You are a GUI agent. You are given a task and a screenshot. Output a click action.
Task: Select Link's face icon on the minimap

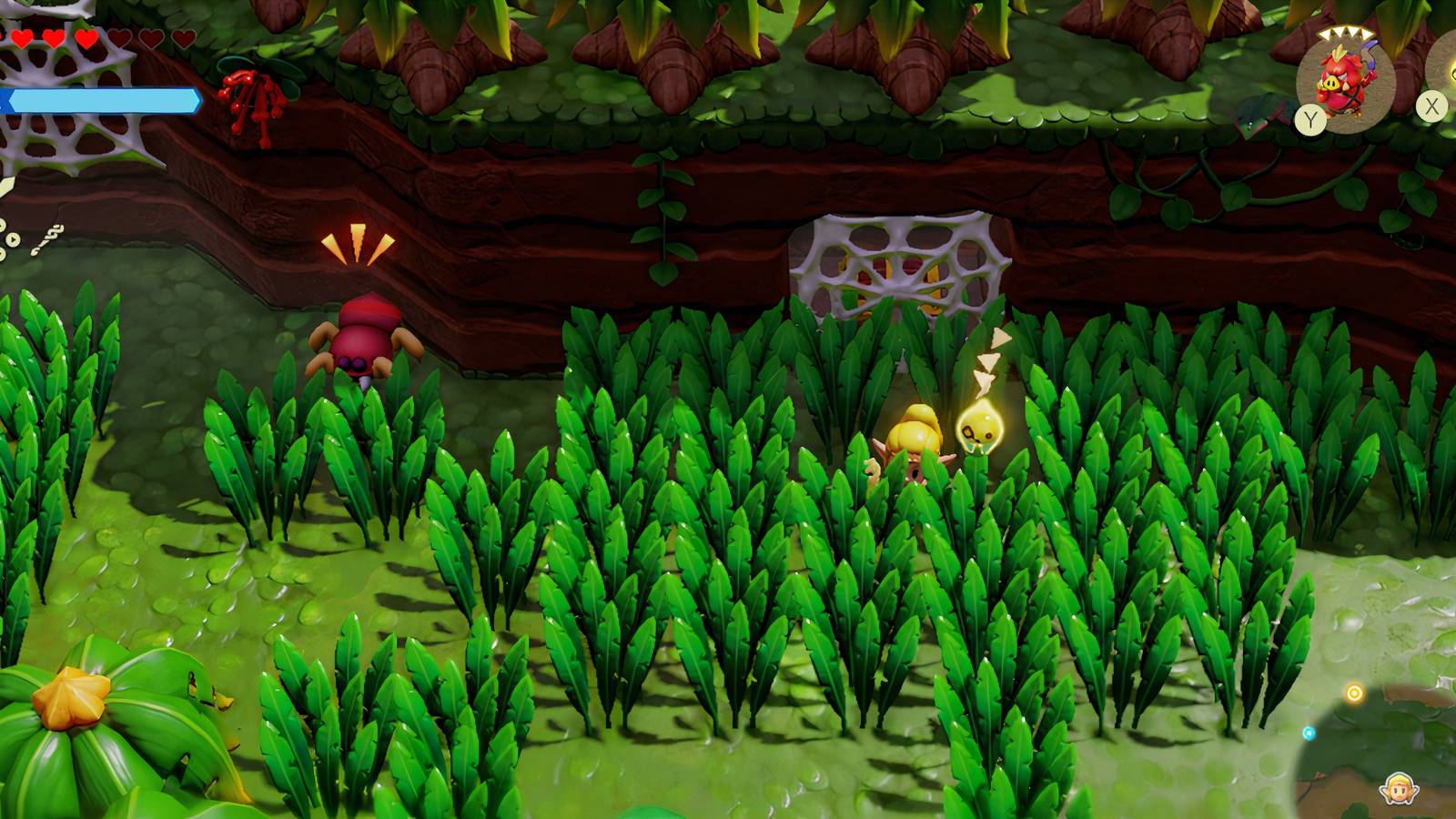(1398, 788)
